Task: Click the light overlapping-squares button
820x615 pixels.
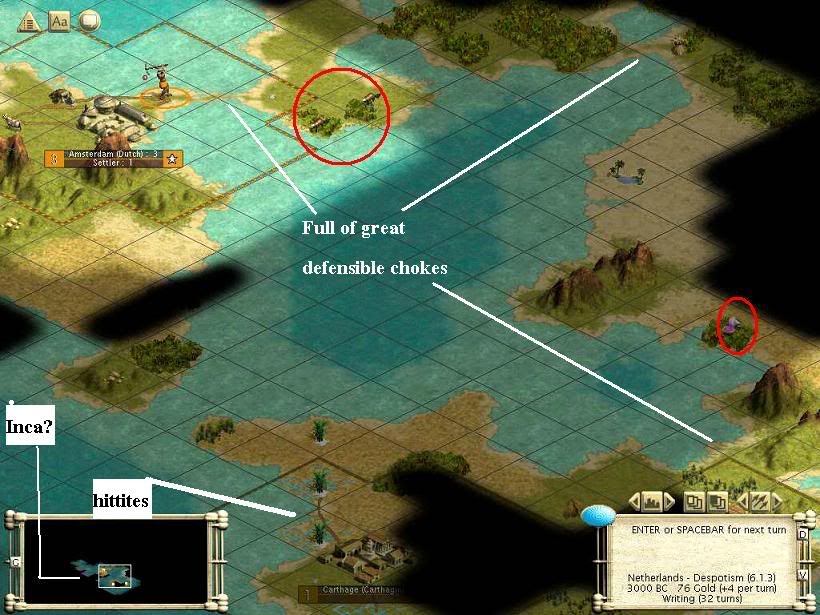Action: [x=694, y=500]
